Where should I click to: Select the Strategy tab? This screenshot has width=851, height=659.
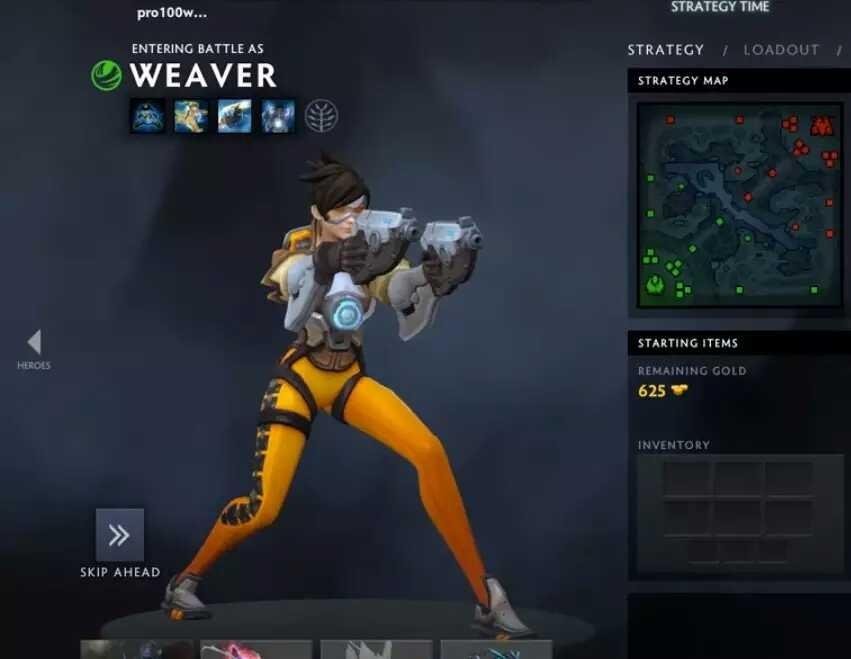pos(666,50)
